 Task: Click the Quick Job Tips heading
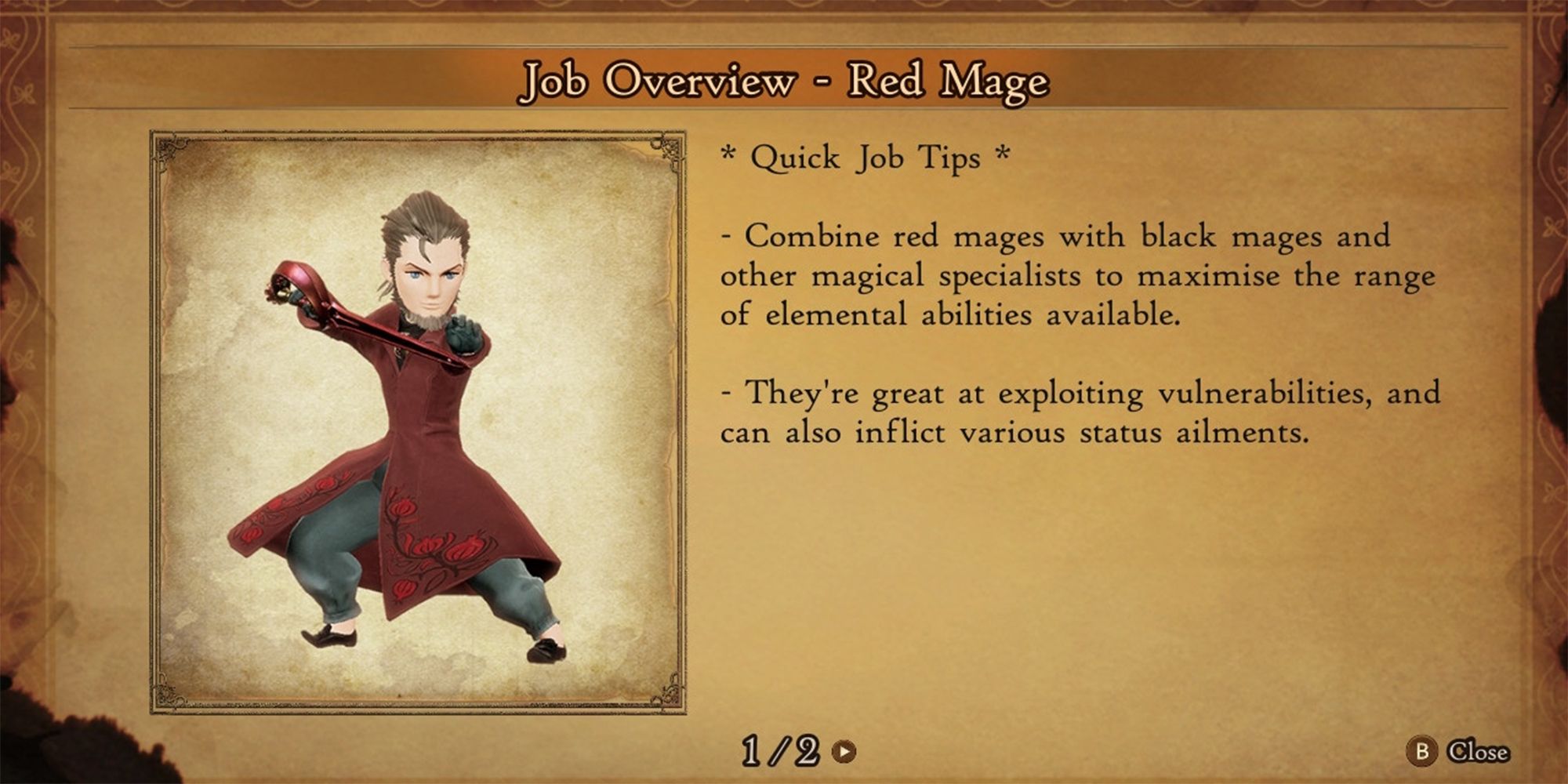pyautogui.click(x=862, y=156)
